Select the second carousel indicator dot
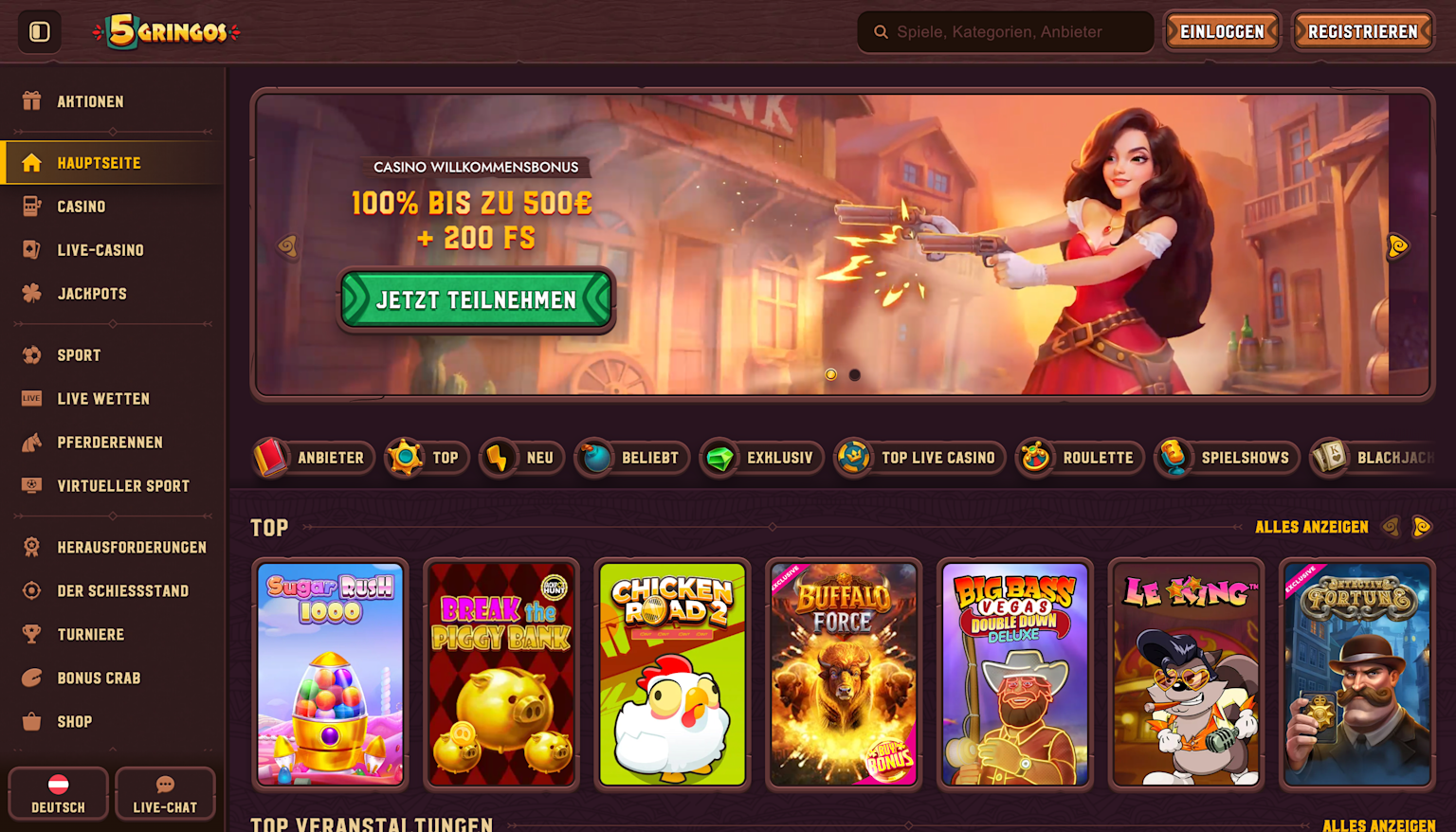 click(854, 375)
